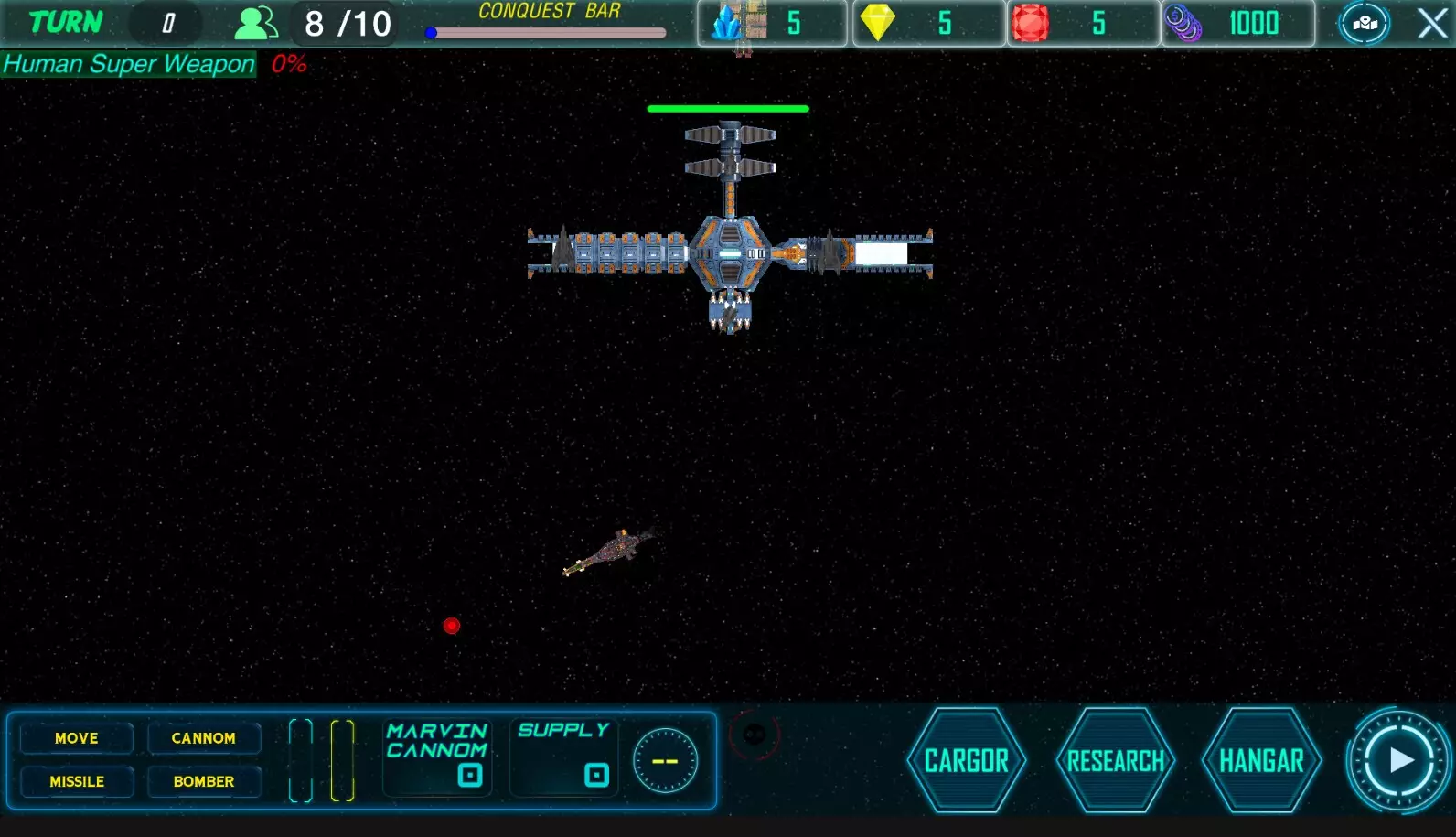Open the CARGOR panel
The width and height of the screenshot is (1456, 837).
(x=966, y=759)
